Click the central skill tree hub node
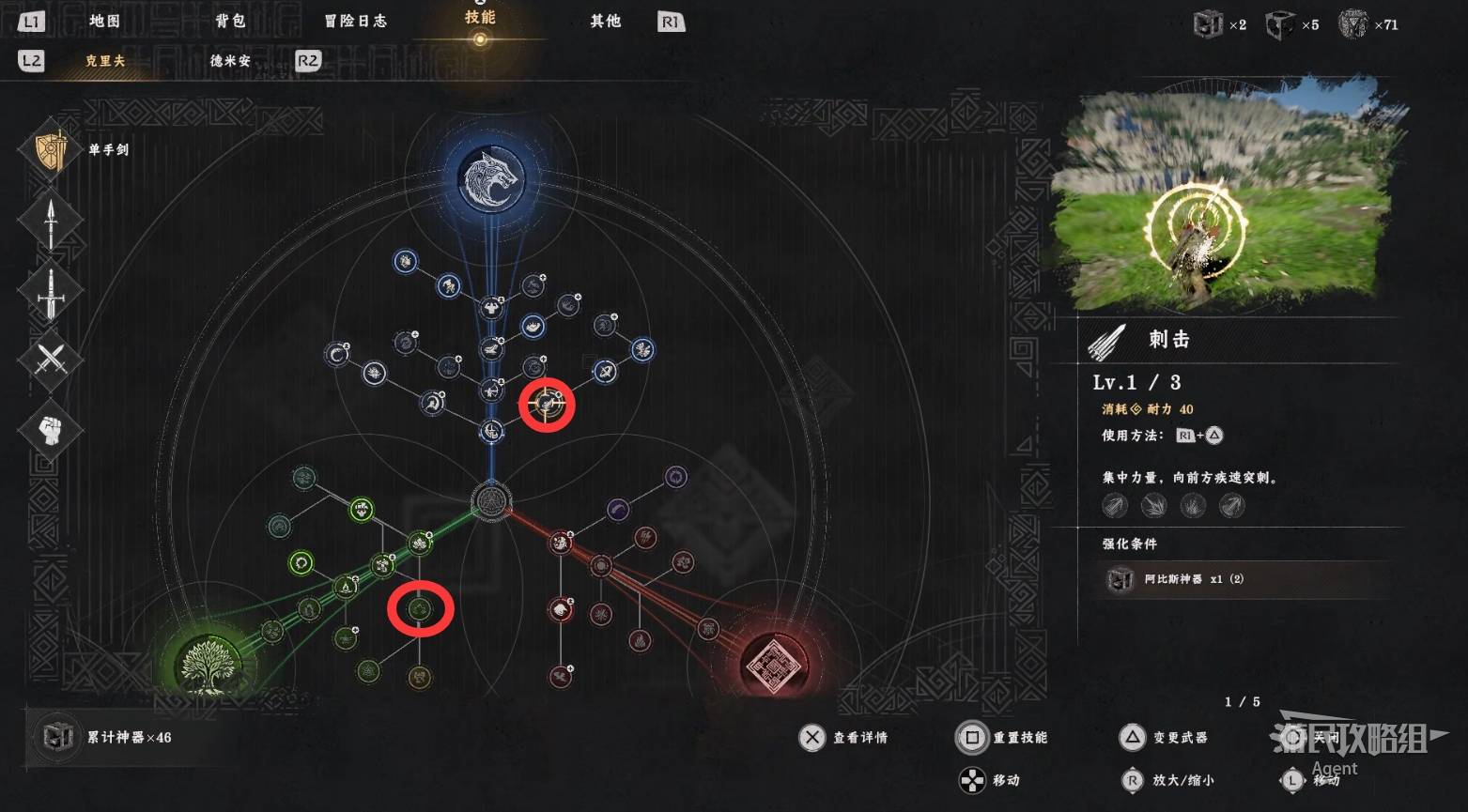The height and width of the screenshot is (812, 1468). coord(490,499)
